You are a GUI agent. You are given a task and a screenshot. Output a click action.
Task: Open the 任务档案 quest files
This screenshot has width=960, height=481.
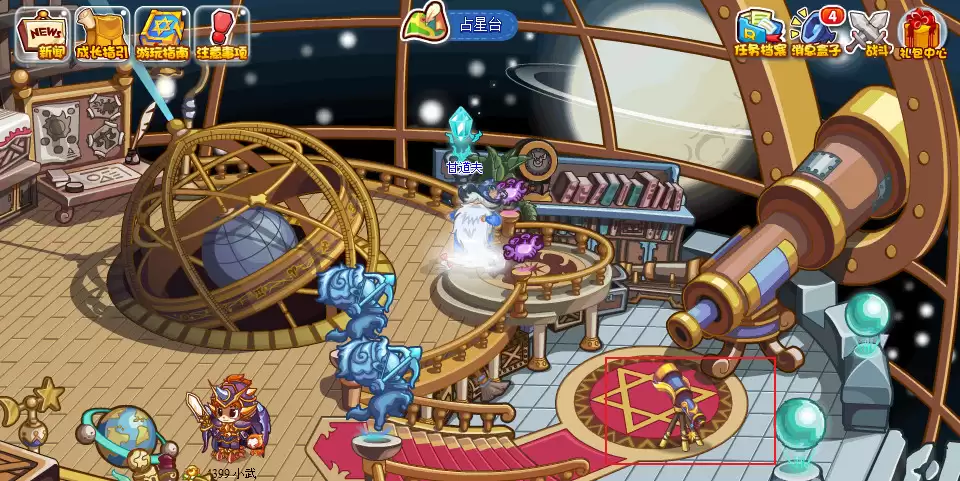tap(760, 33)
